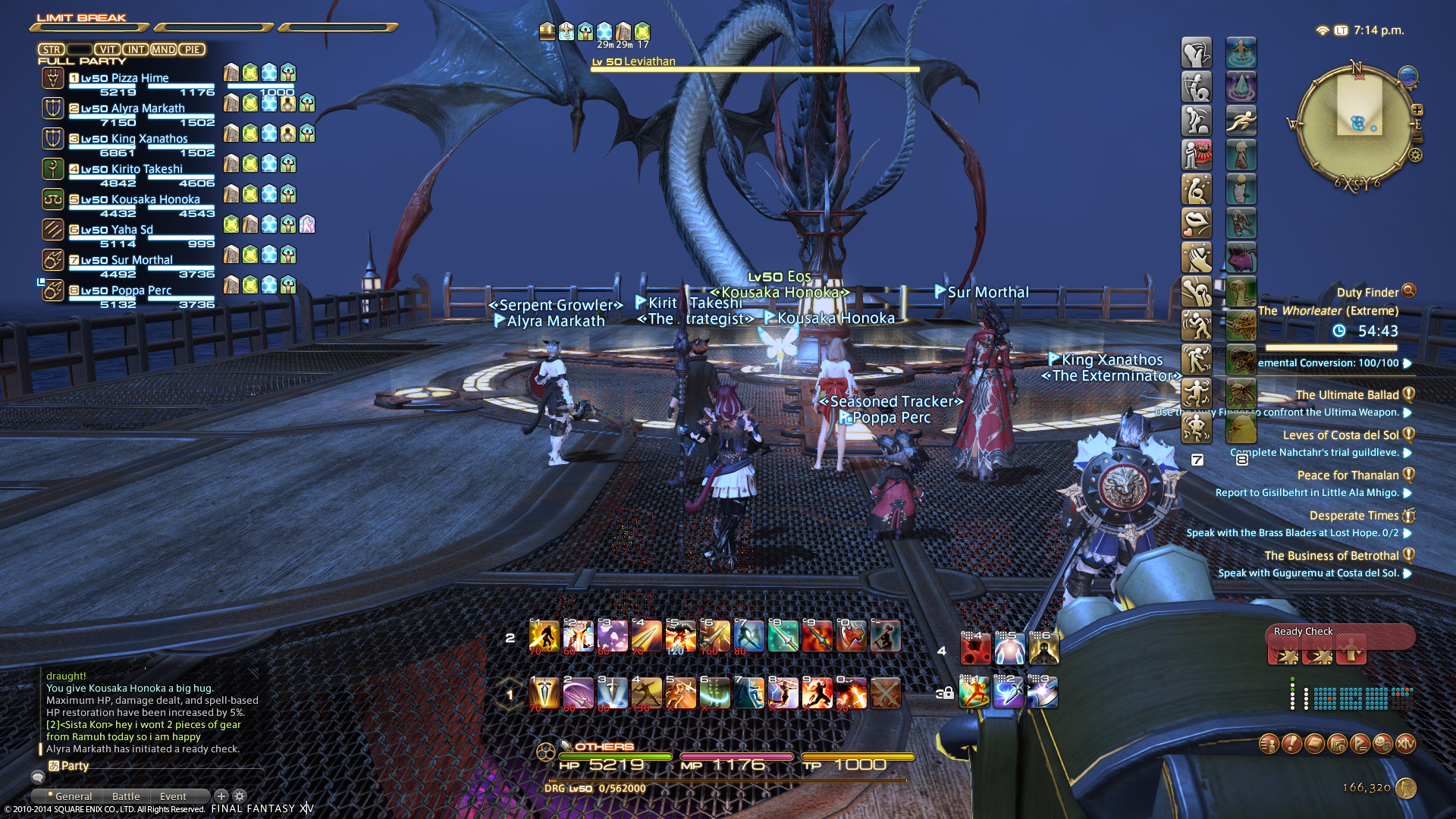Select Leves of Costa del Sol quest
Image resolution: width=1456 pixels, height=819 pixels.
pyautogui.click(x=1340, y=435)
